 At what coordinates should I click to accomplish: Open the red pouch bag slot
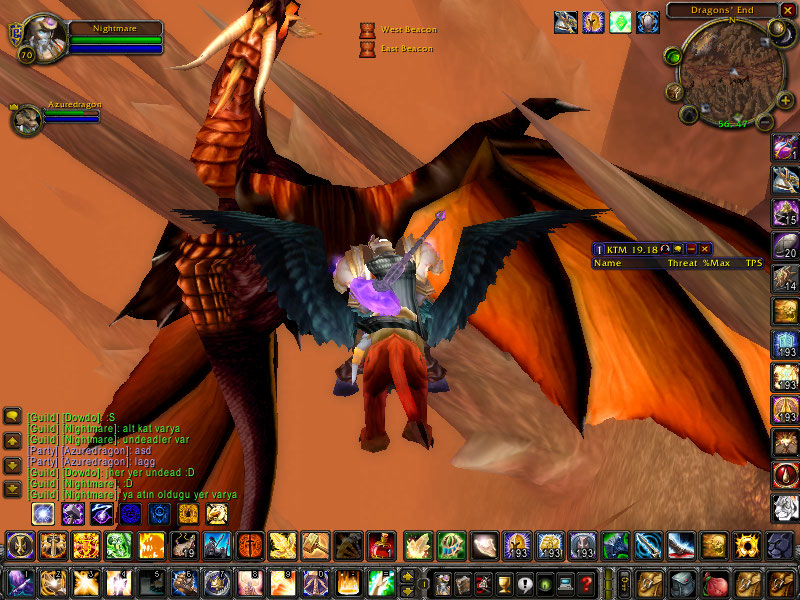coord(715,582)
